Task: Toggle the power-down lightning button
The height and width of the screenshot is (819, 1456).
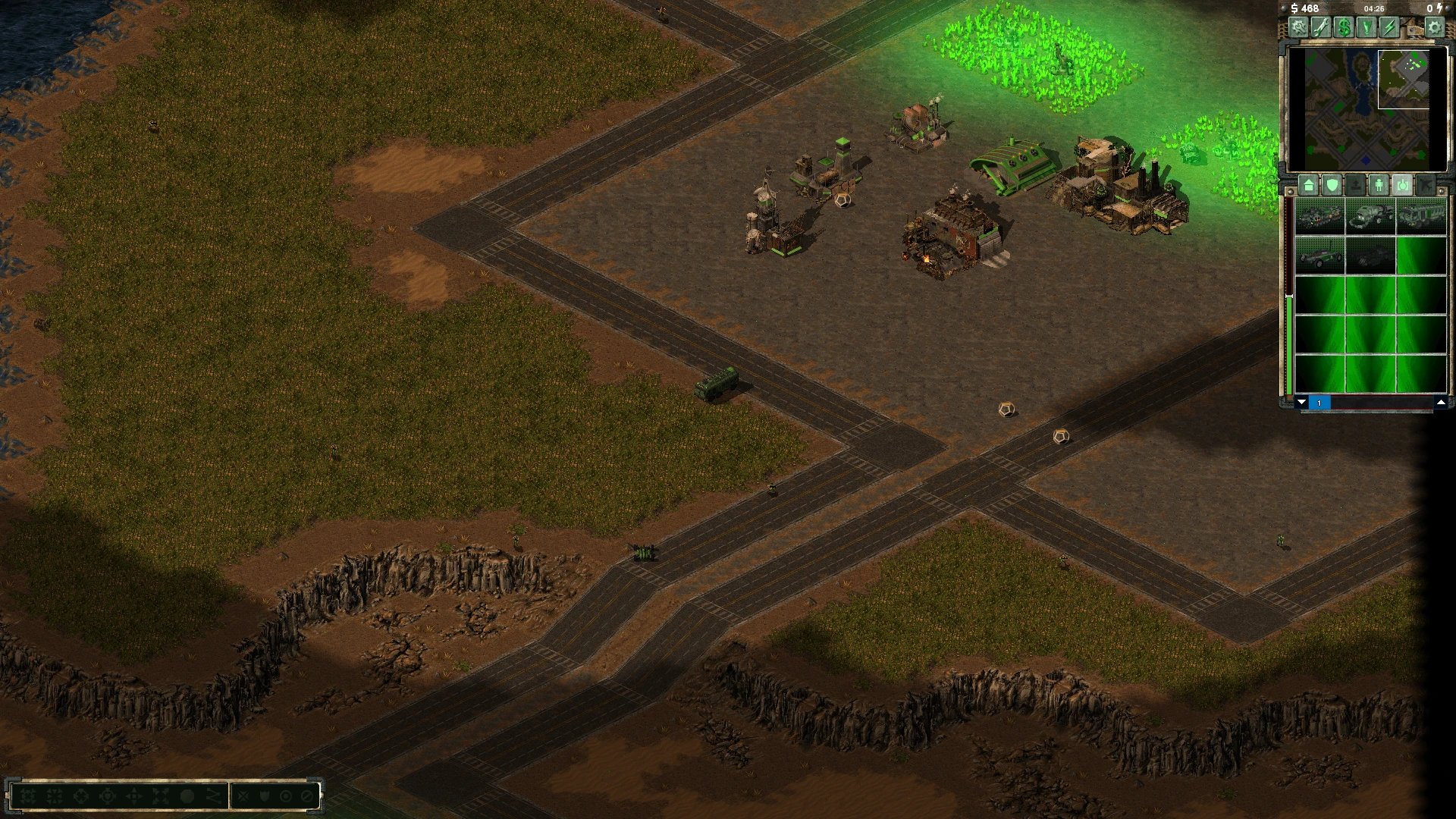Action: (1389, 27)
